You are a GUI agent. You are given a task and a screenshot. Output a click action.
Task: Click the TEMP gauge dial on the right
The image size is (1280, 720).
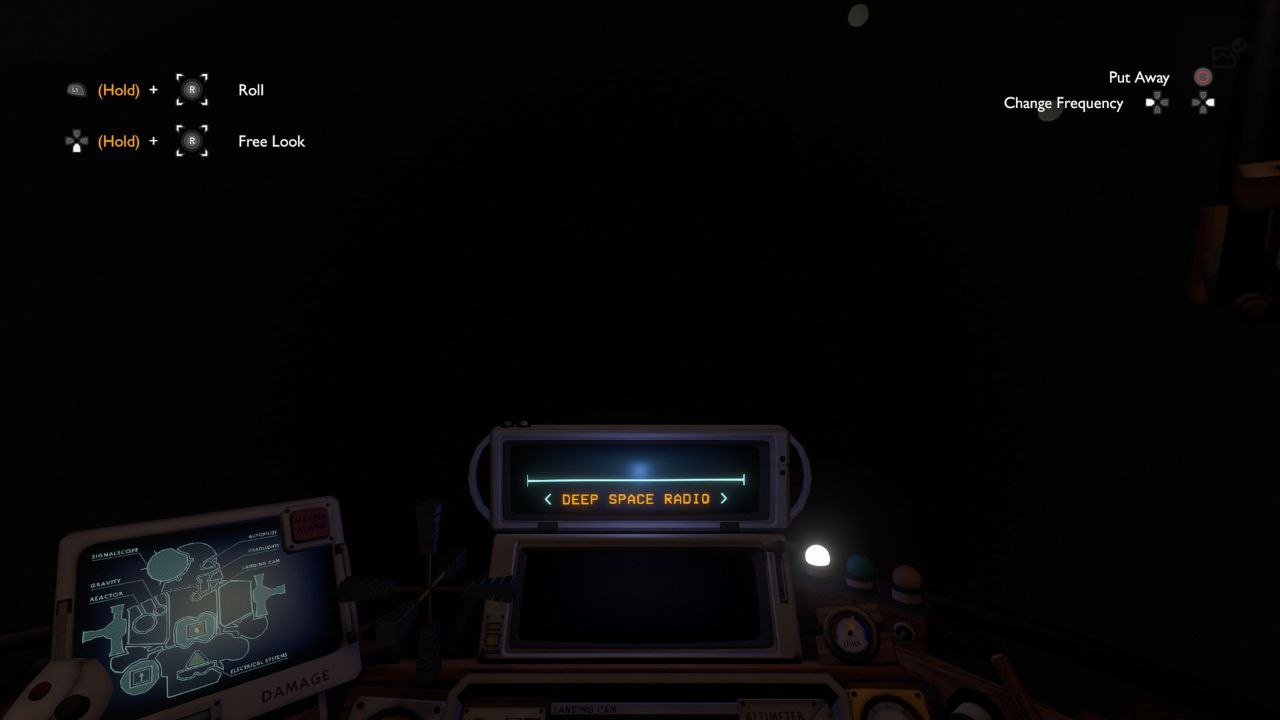pos(851,633)
